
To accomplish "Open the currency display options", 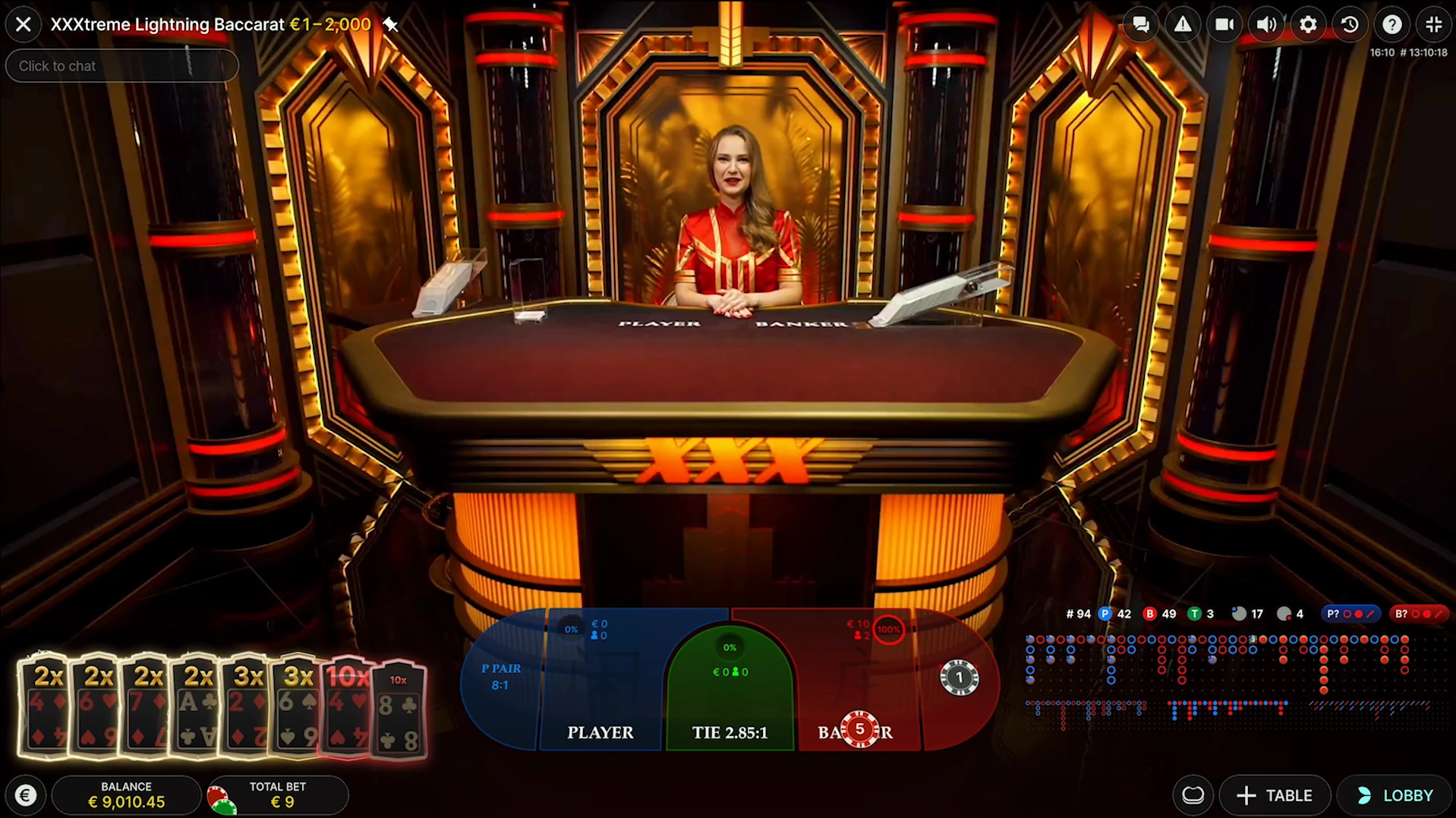I will point(25,794).
